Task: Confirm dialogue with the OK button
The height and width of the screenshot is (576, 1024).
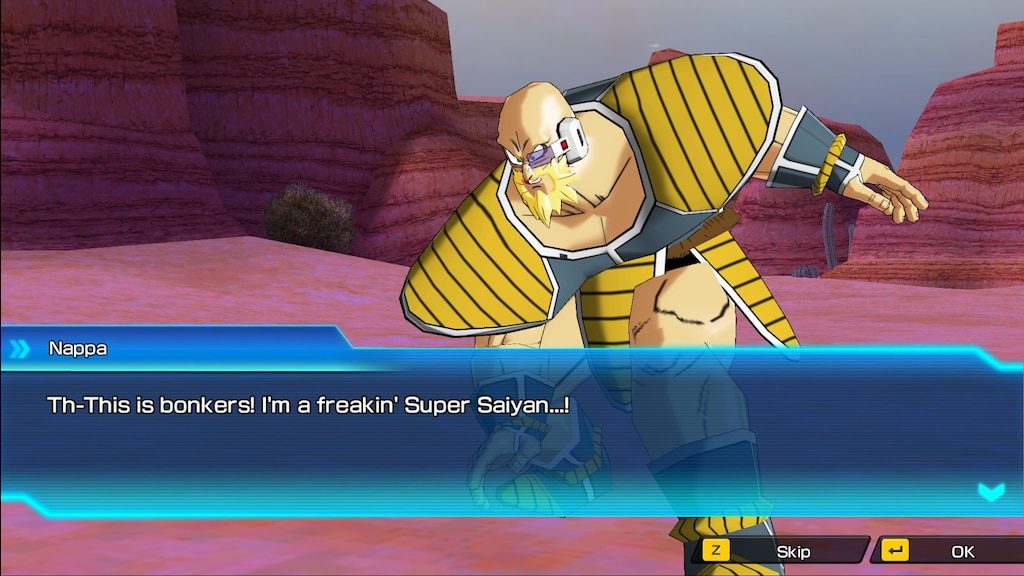Action: tap(948, 551)
